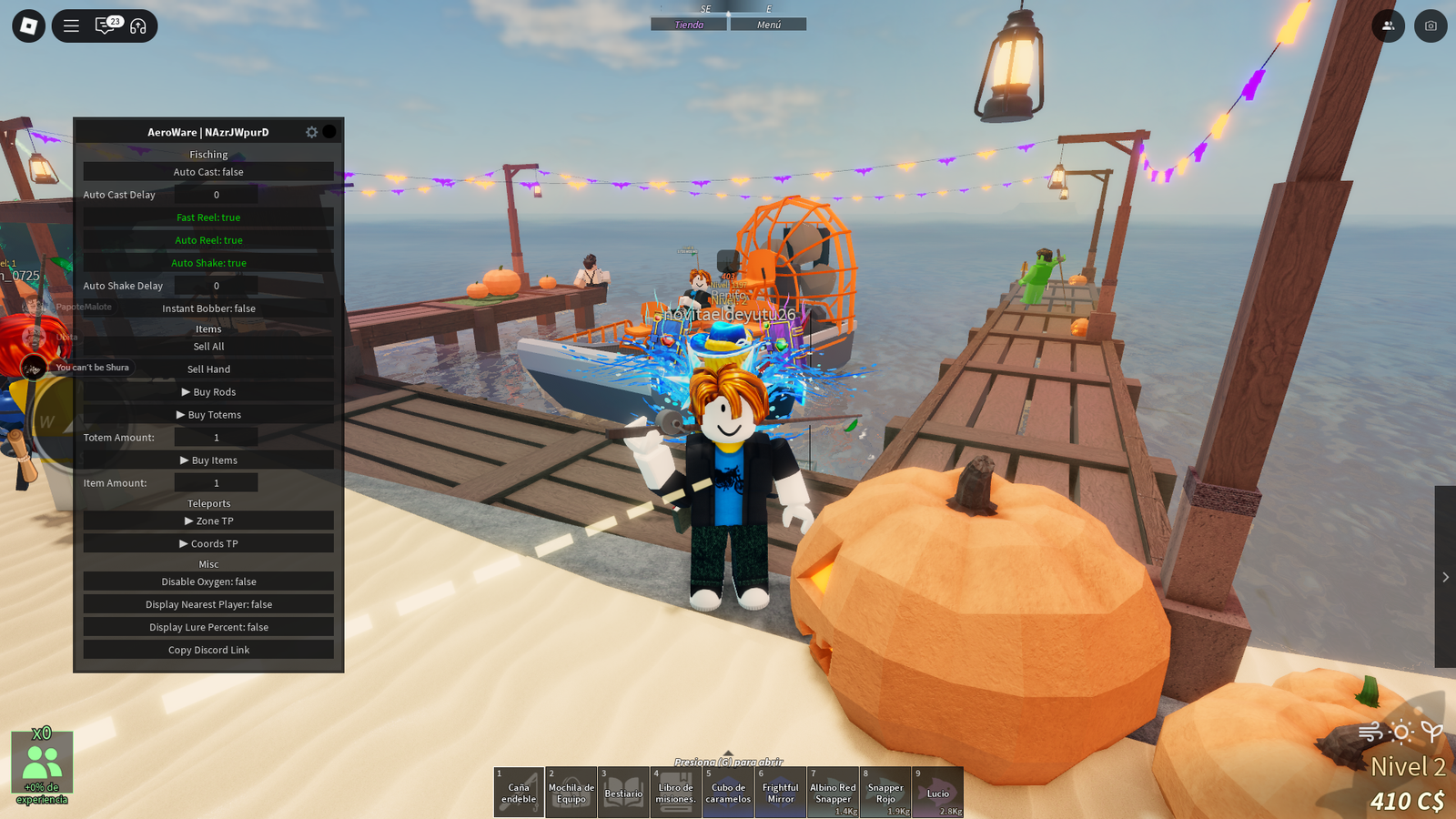Select the Caña endeble hotbar slot
This screenshot has width=1456, height=819.
click(x=519, y=792)
